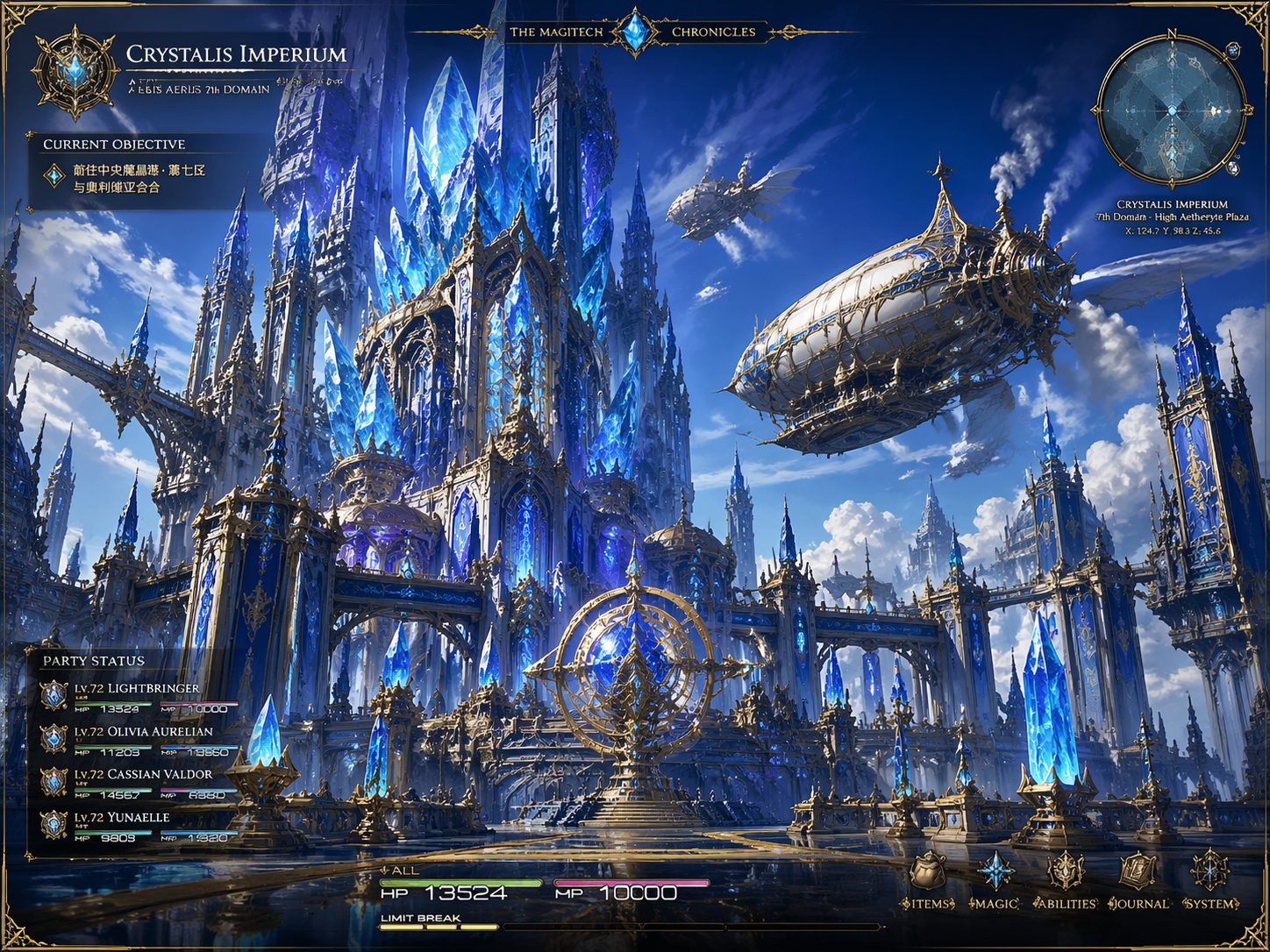Select Olivia Aurelian in the party list

[x=142, y=732]
